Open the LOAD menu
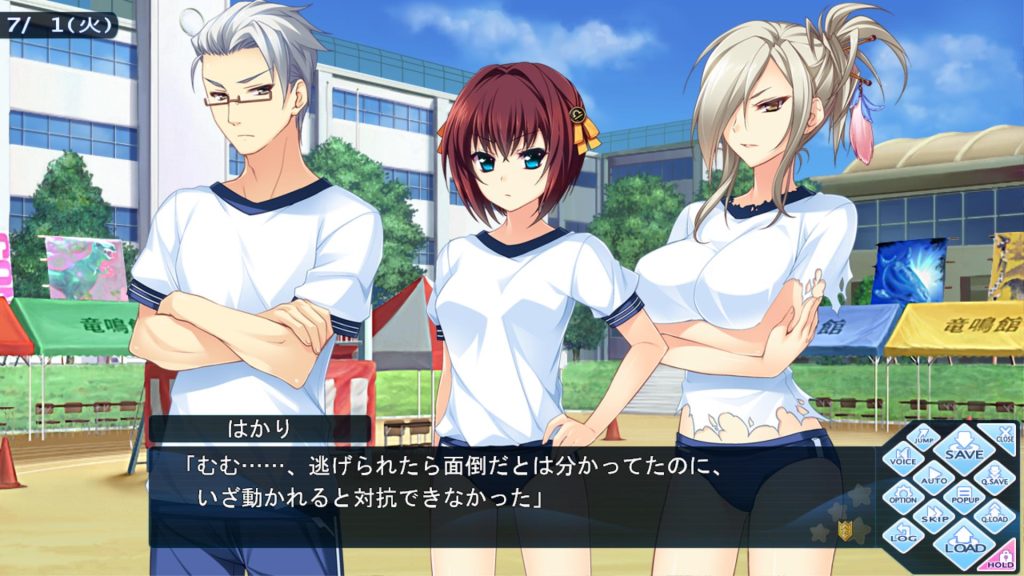The height and width of the screenshot is (576, 1024). pos(965,542)
